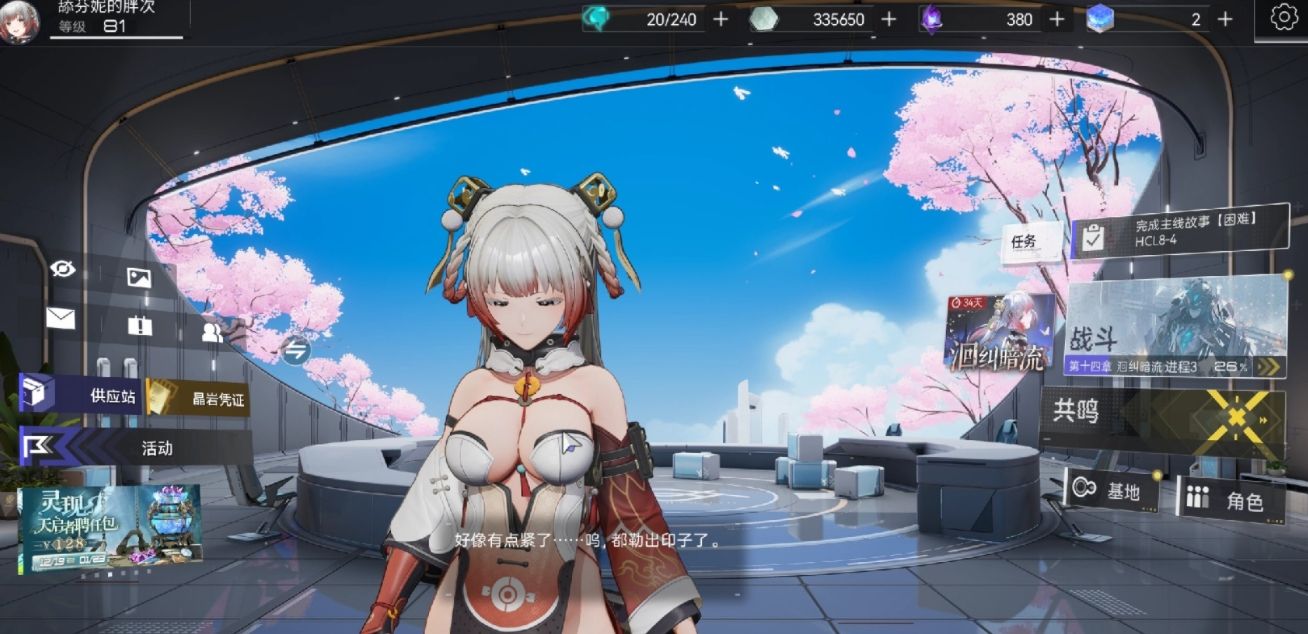Open the 战斗 battle menu
The height and width of the screenshot is (634, 1308).
tap(1176, 328)
